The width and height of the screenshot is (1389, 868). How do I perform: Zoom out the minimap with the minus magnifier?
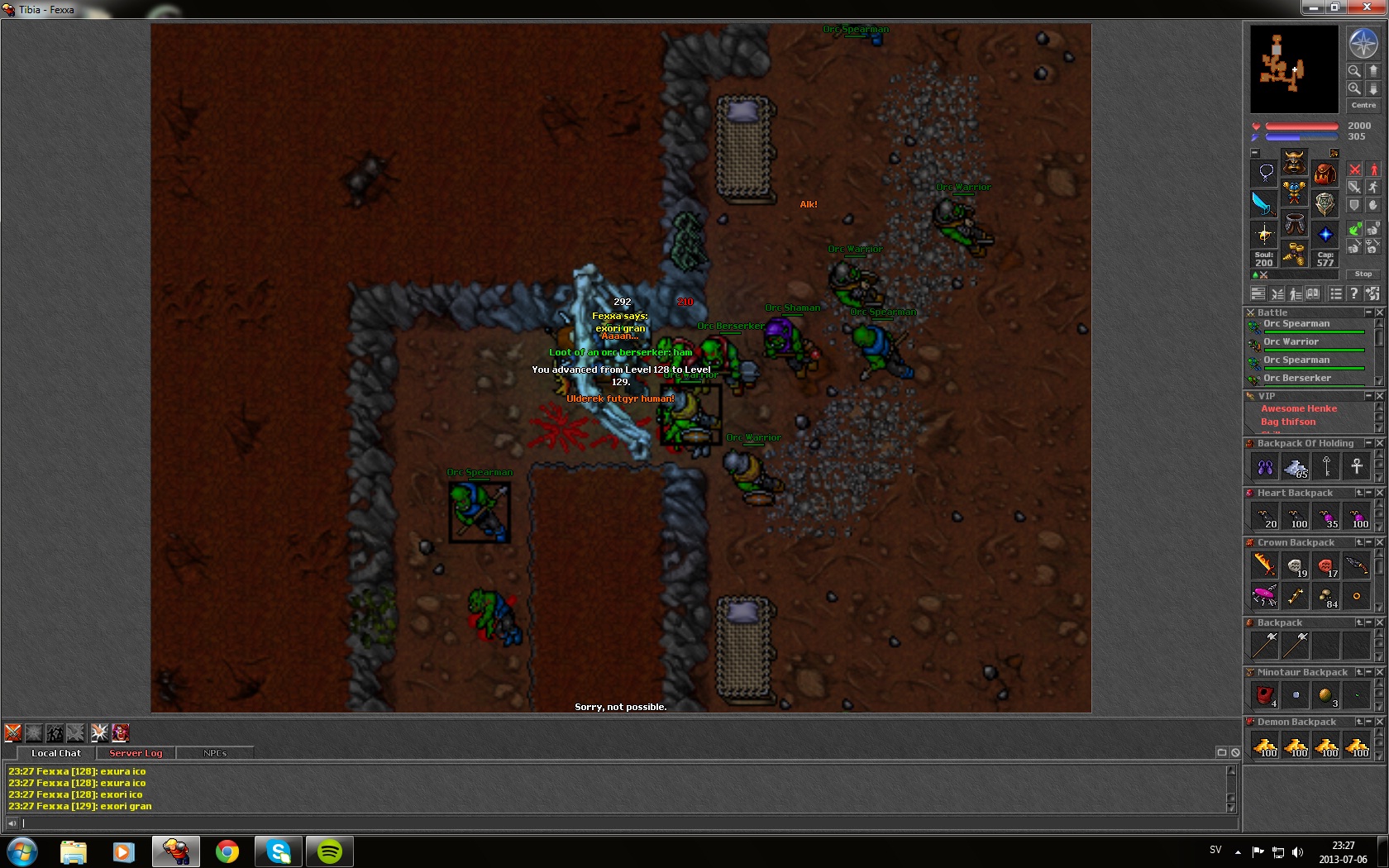1354,71
